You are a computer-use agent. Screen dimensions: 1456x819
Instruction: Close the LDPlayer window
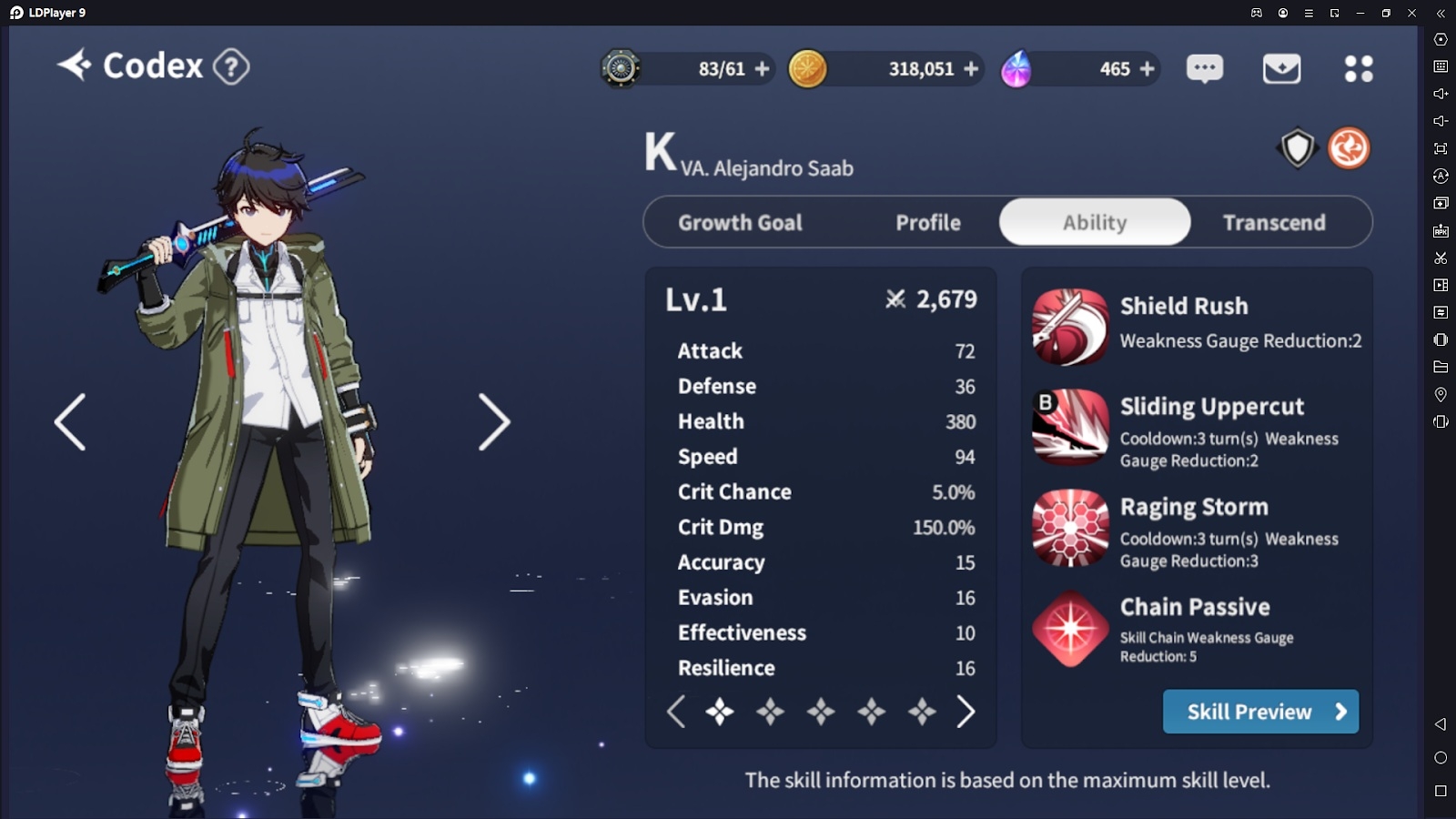pyautogui.click(x=1411, y=13)
